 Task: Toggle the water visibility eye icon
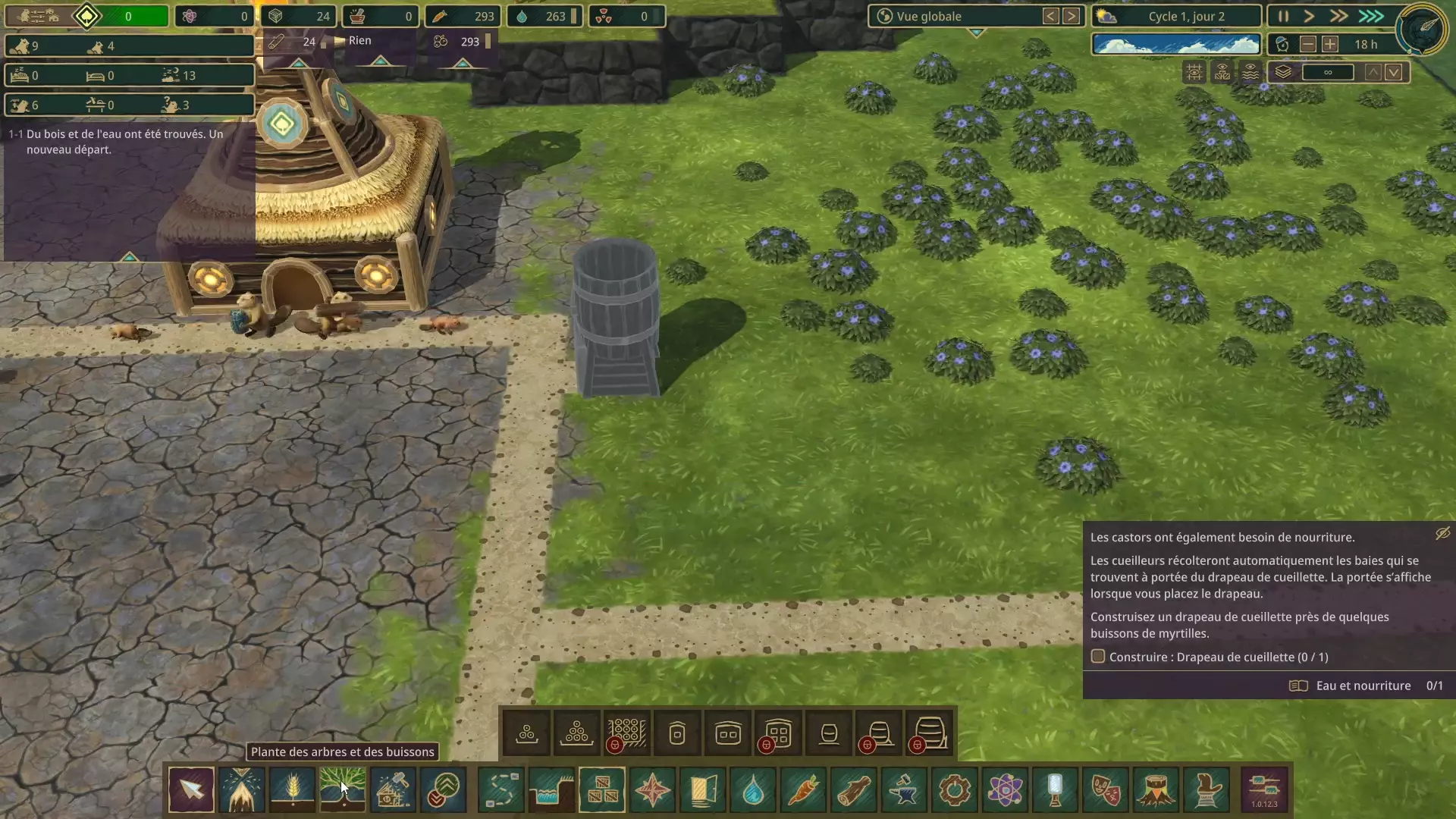click(x=1250, y=72)
